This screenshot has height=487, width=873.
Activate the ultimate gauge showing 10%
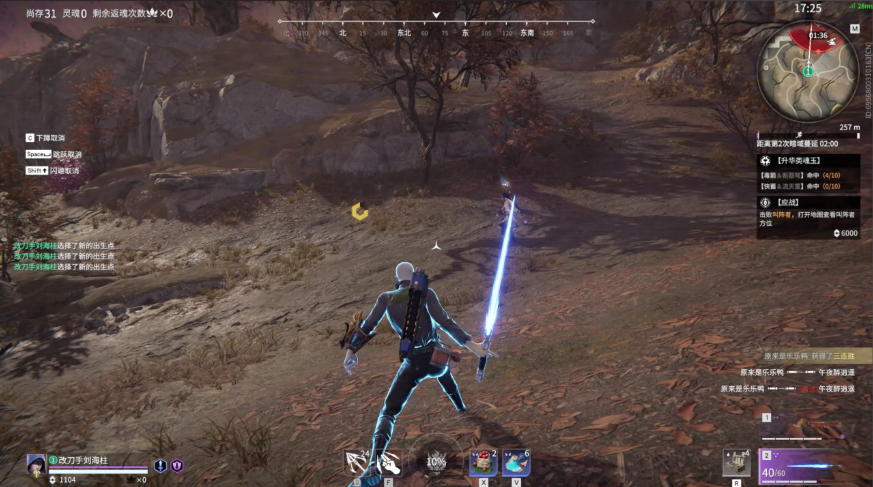(x=436, y=462)
